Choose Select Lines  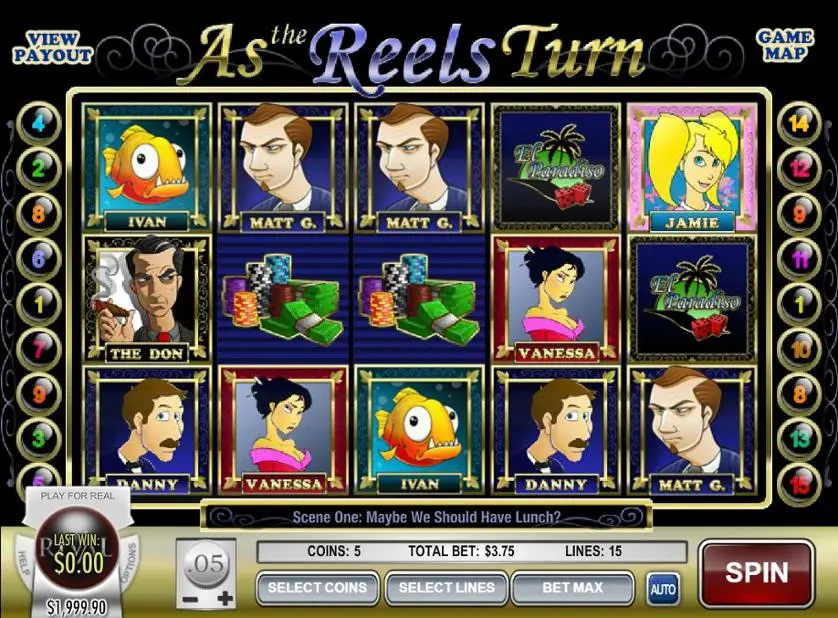point(446,588)
